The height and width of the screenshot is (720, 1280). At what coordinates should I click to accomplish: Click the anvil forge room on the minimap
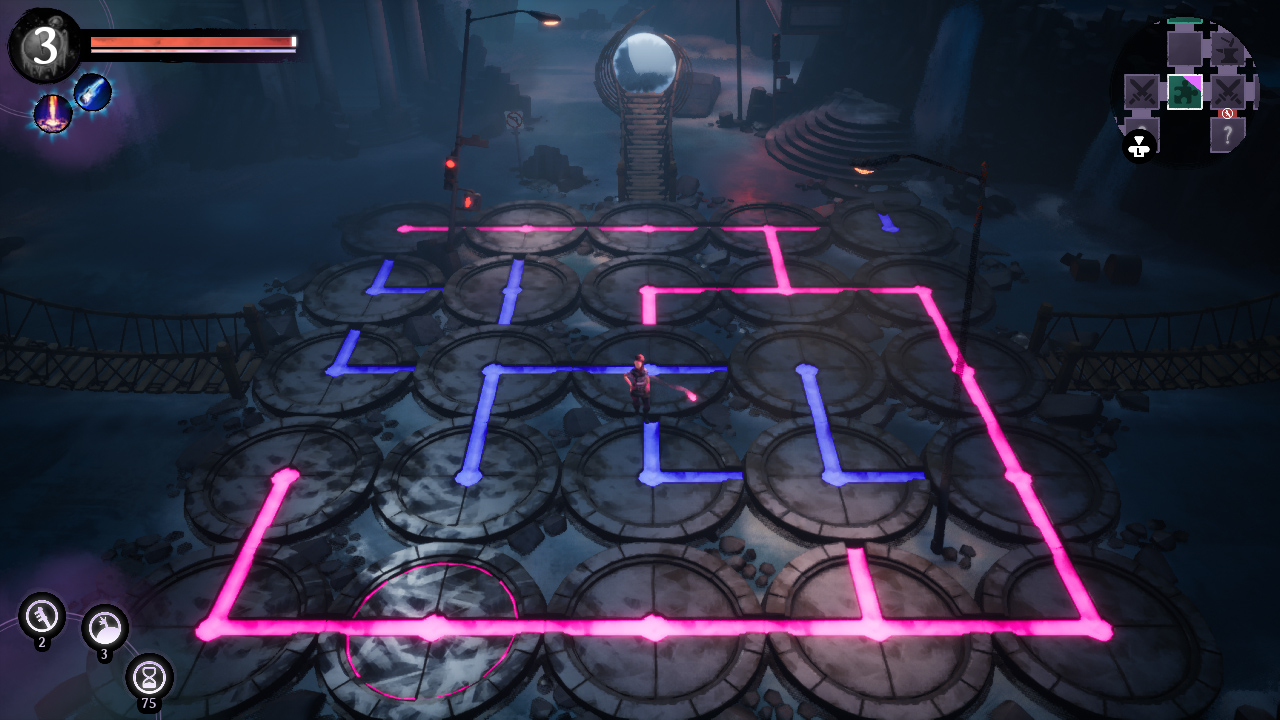(1226, 50)
